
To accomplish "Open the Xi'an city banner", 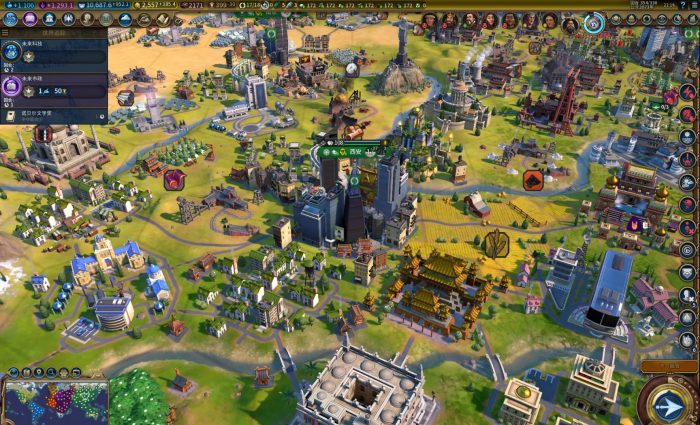I will pyautogui.click(x=356, y=151).
